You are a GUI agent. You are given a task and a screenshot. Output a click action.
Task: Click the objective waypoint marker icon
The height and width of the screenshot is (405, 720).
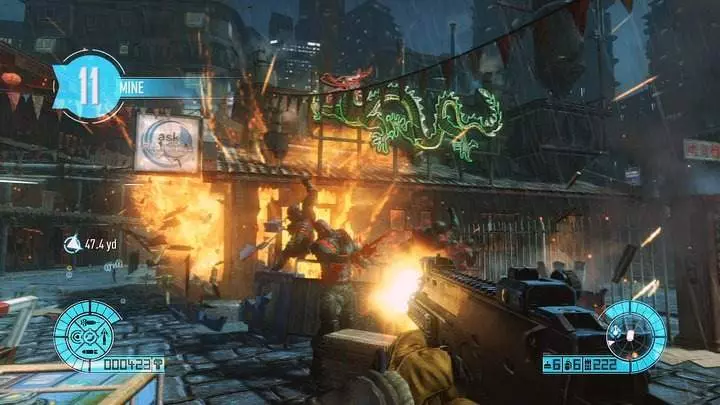tap(72, 243)
